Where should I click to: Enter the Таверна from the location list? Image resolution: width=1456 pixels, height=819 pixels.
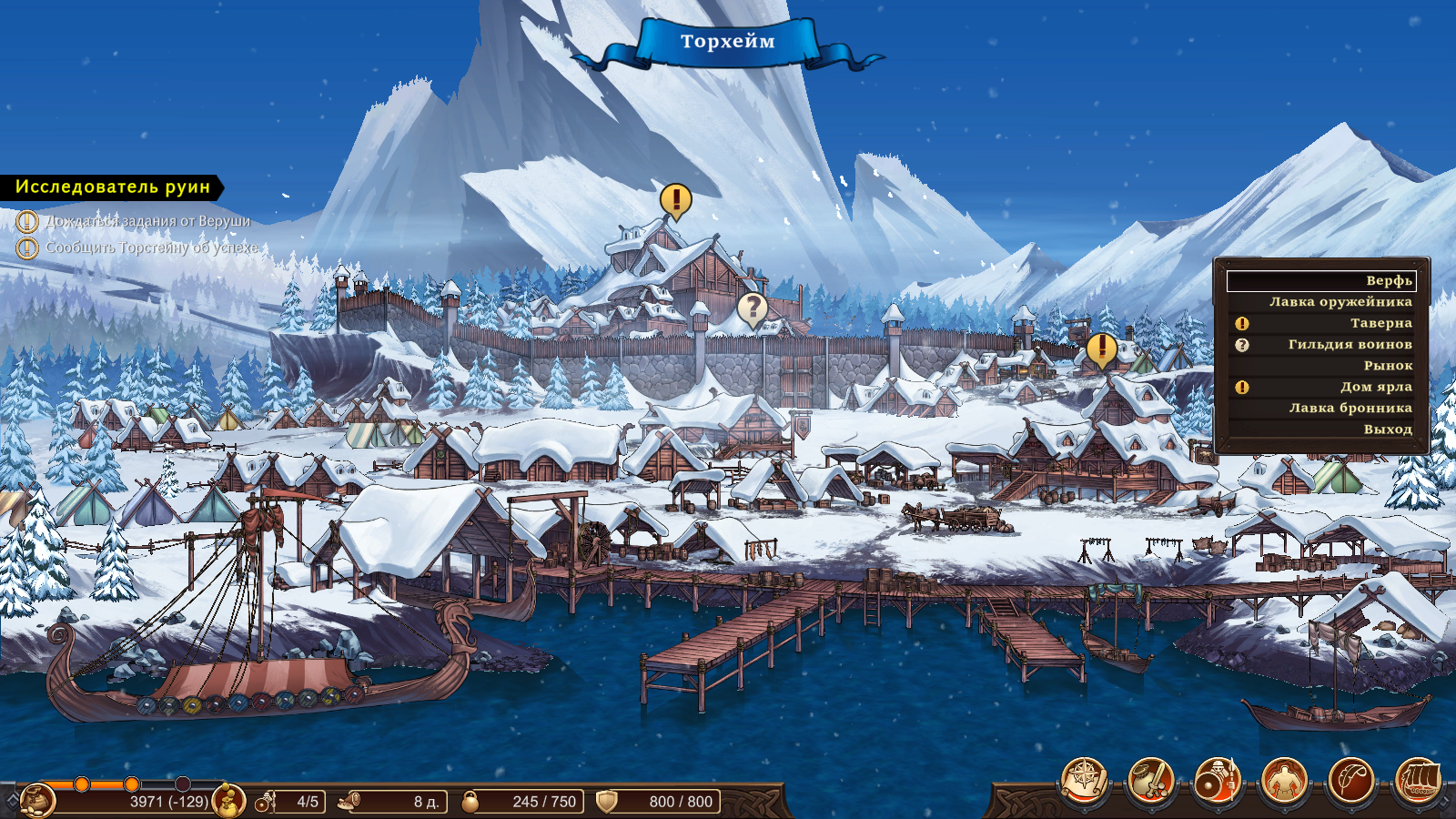[x=1380, y=323]
